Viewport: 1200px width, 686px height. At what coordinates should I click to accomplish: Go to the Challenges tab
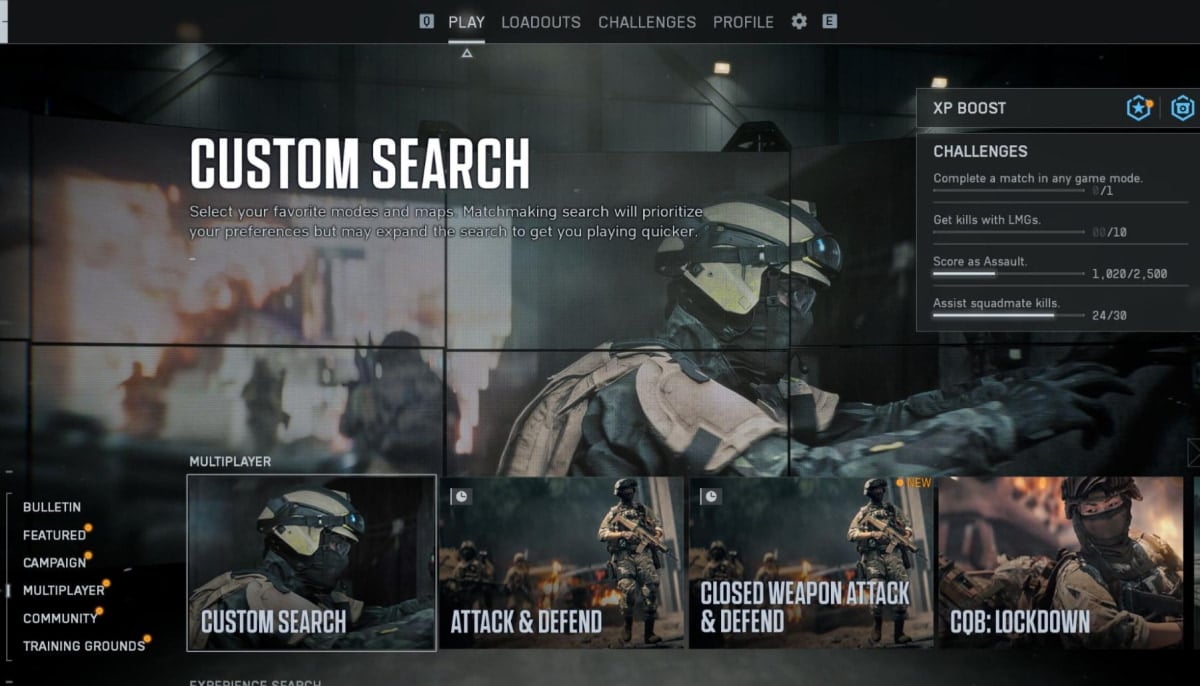pos(647,22)
